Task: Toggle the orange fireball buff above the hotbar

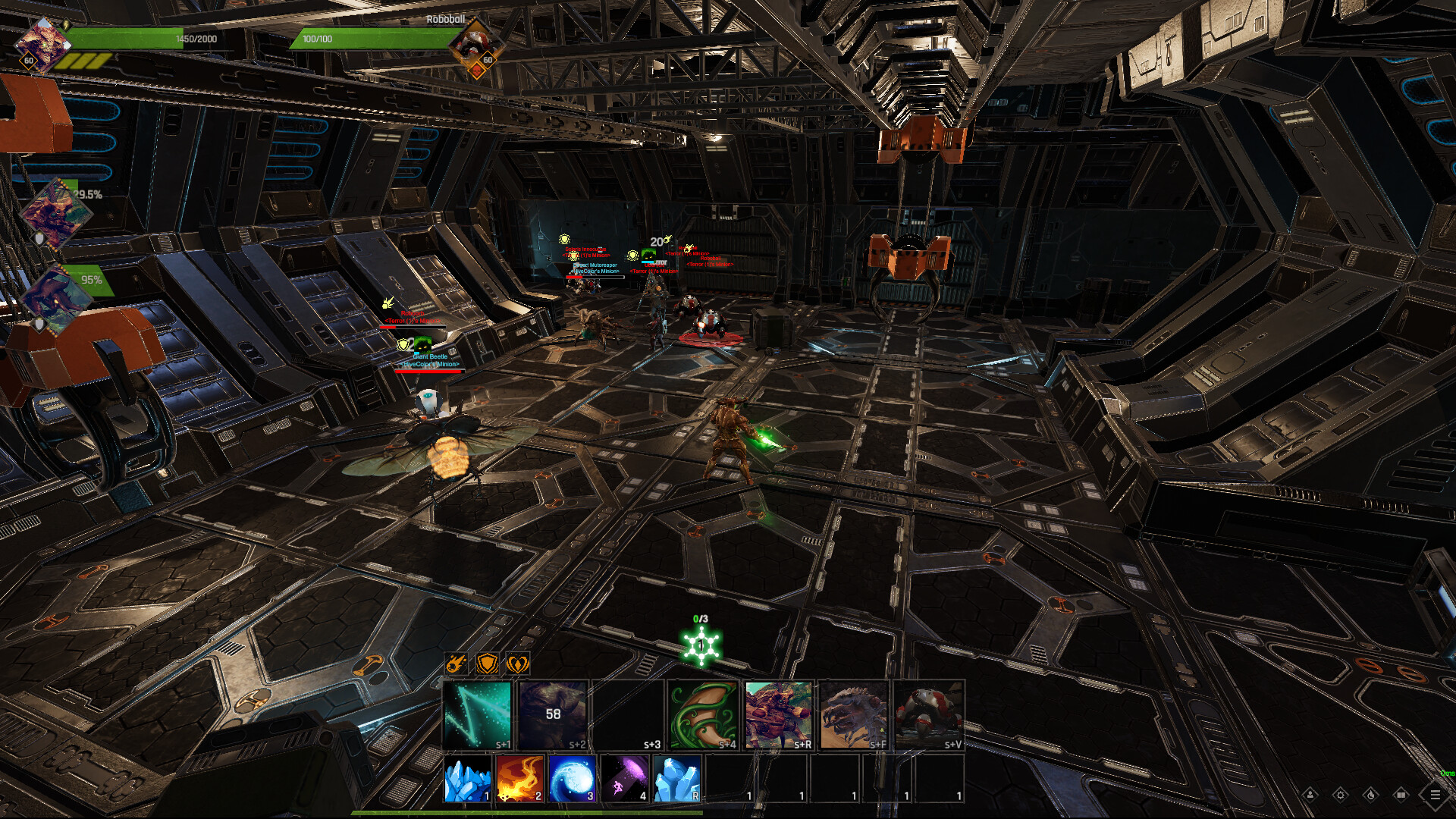Action: click(456, 664)
